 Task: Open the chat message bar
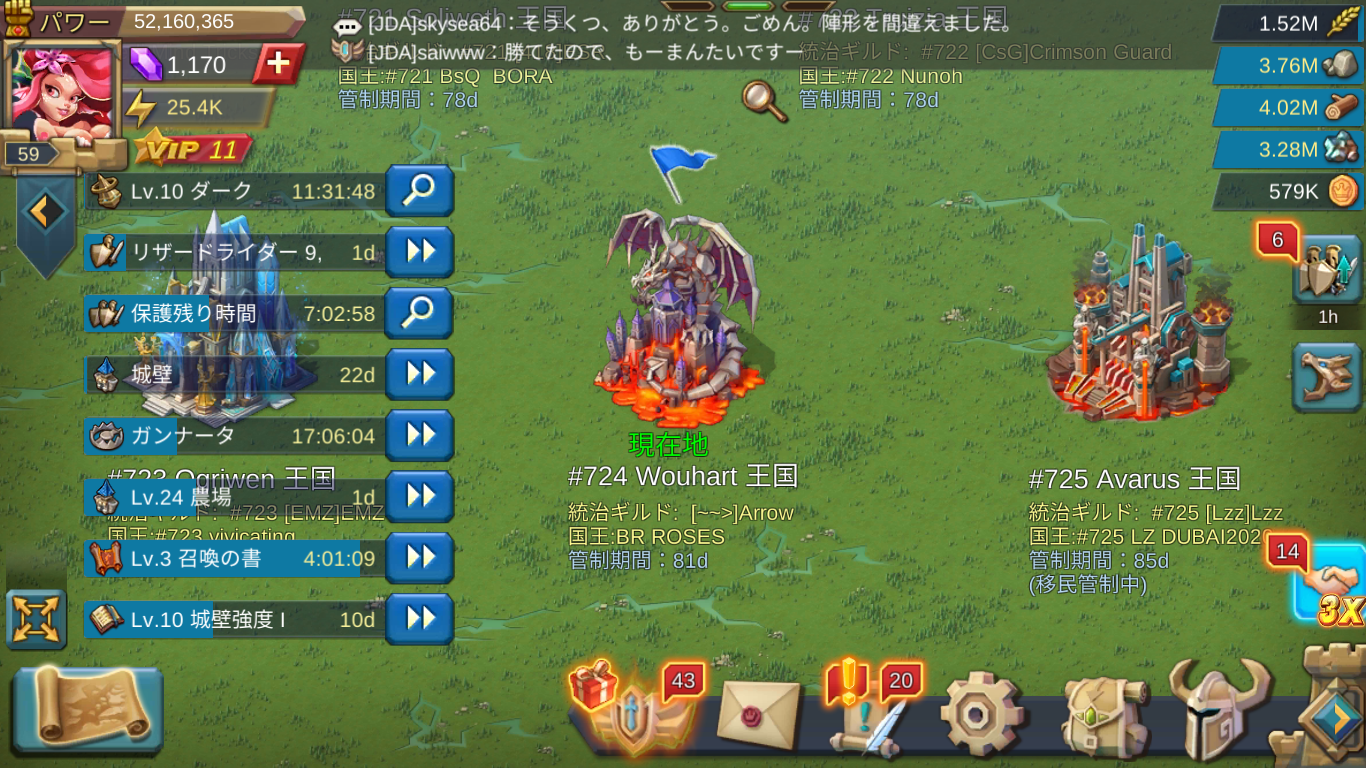coord(680,36)
